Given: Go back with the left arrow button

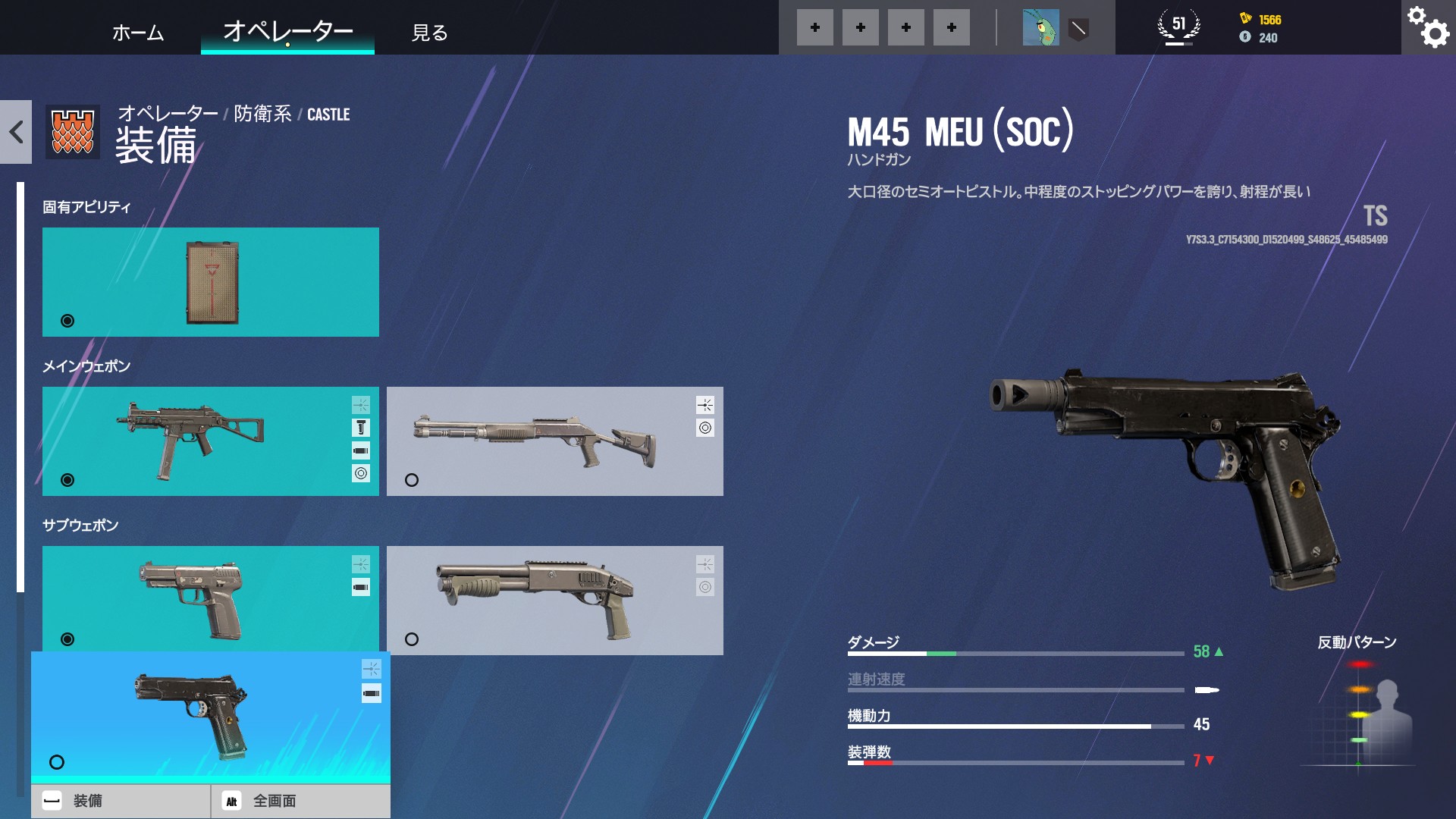Looking at the screenshot, I should click(x=16, y=132).
